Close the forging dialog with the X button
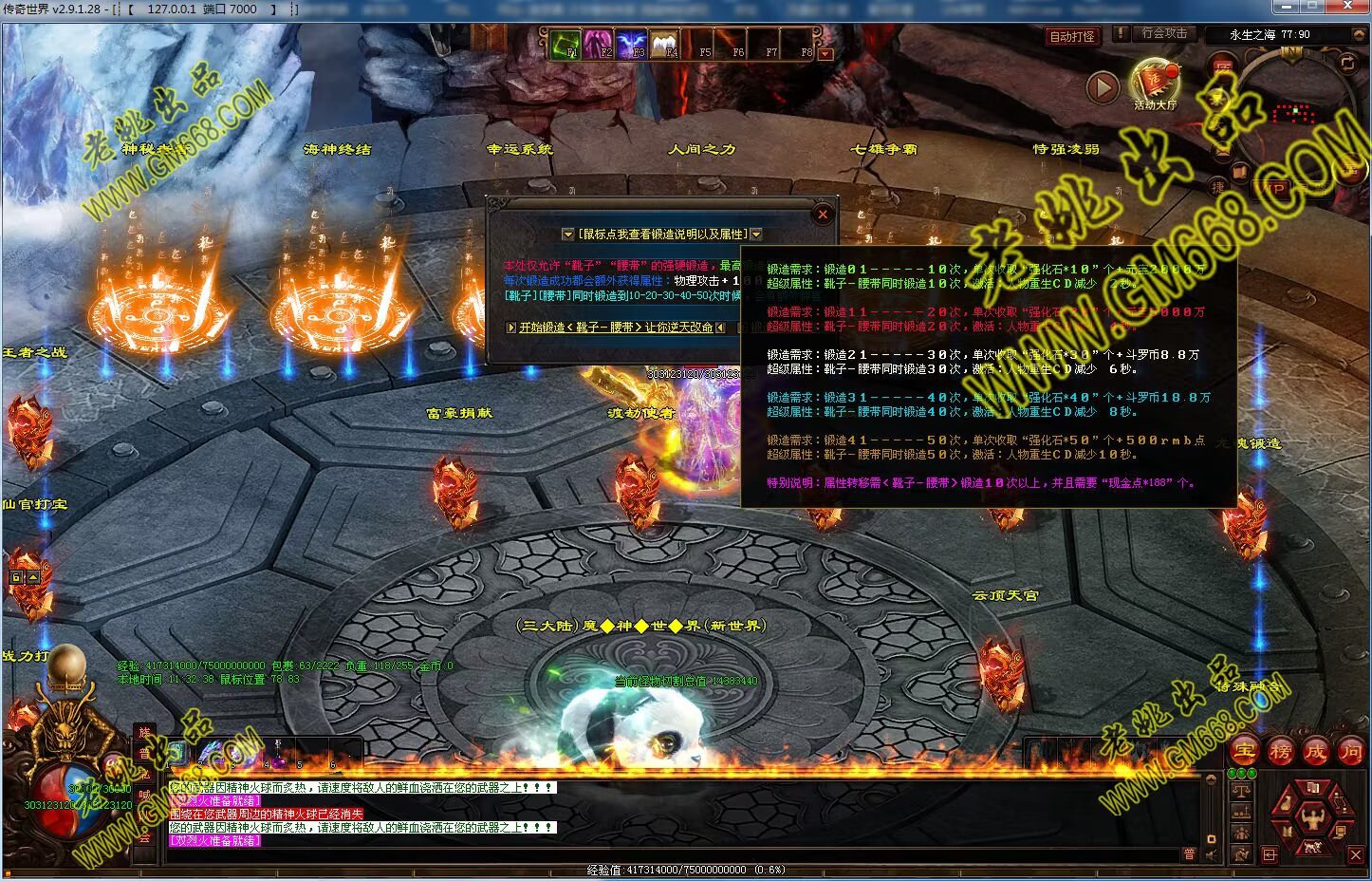The width and height of the screenshot is (1372, 881). (823, 215)
